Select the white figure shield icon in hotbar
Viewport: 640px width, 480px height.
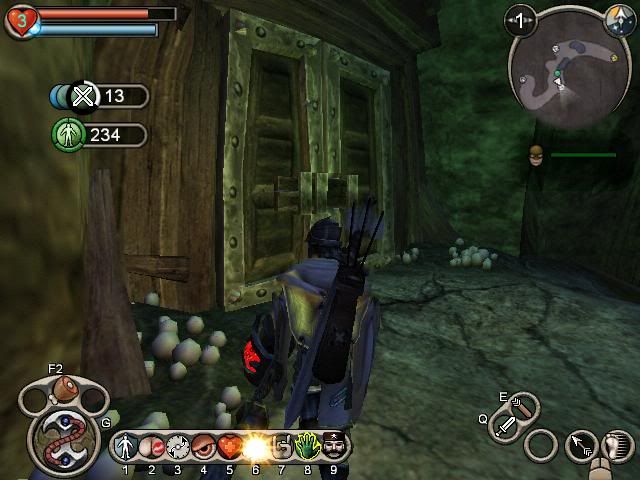126,446
